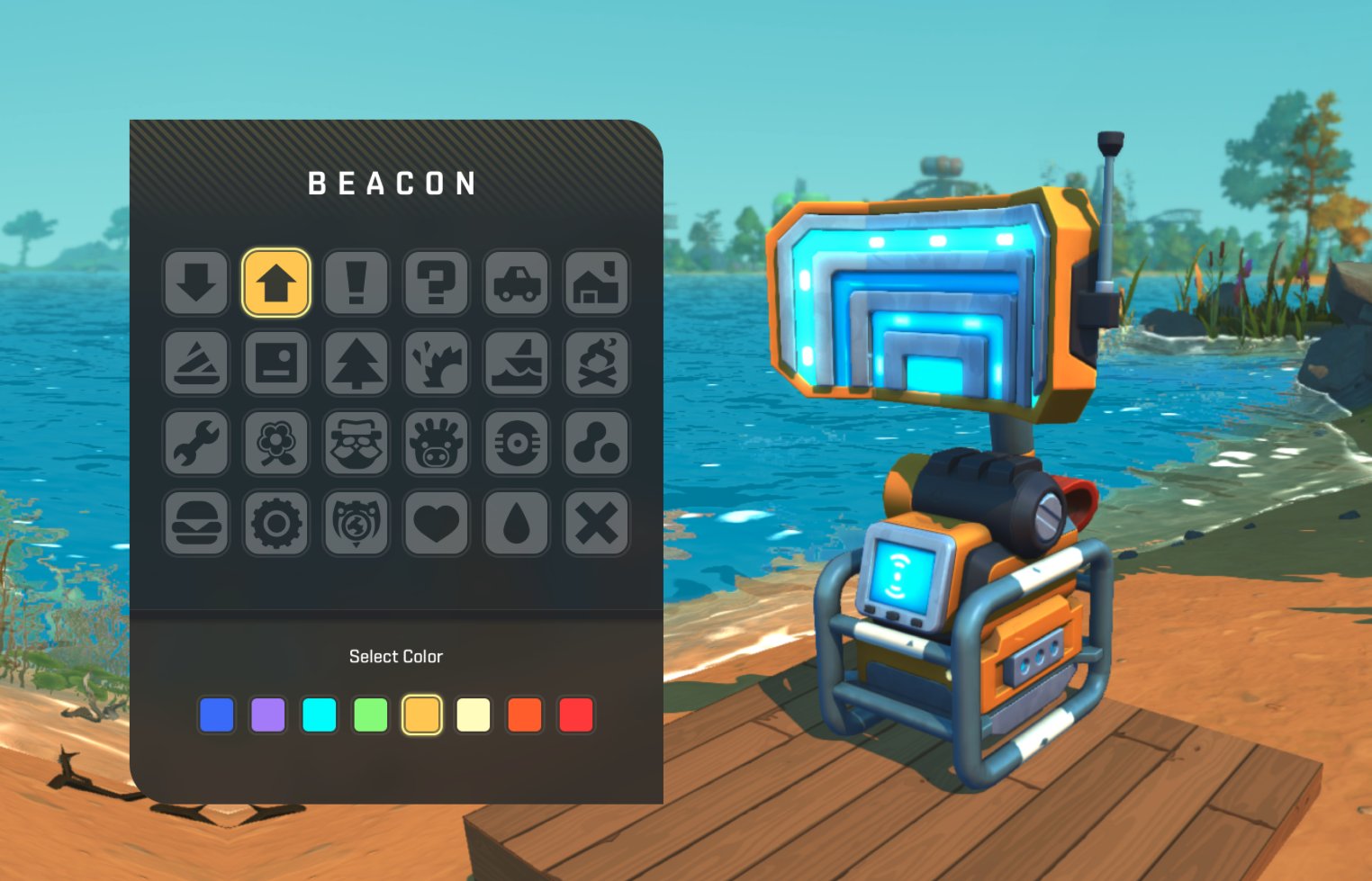Choose the flower beacon icon
The image size is (1372, 881).
276,443
